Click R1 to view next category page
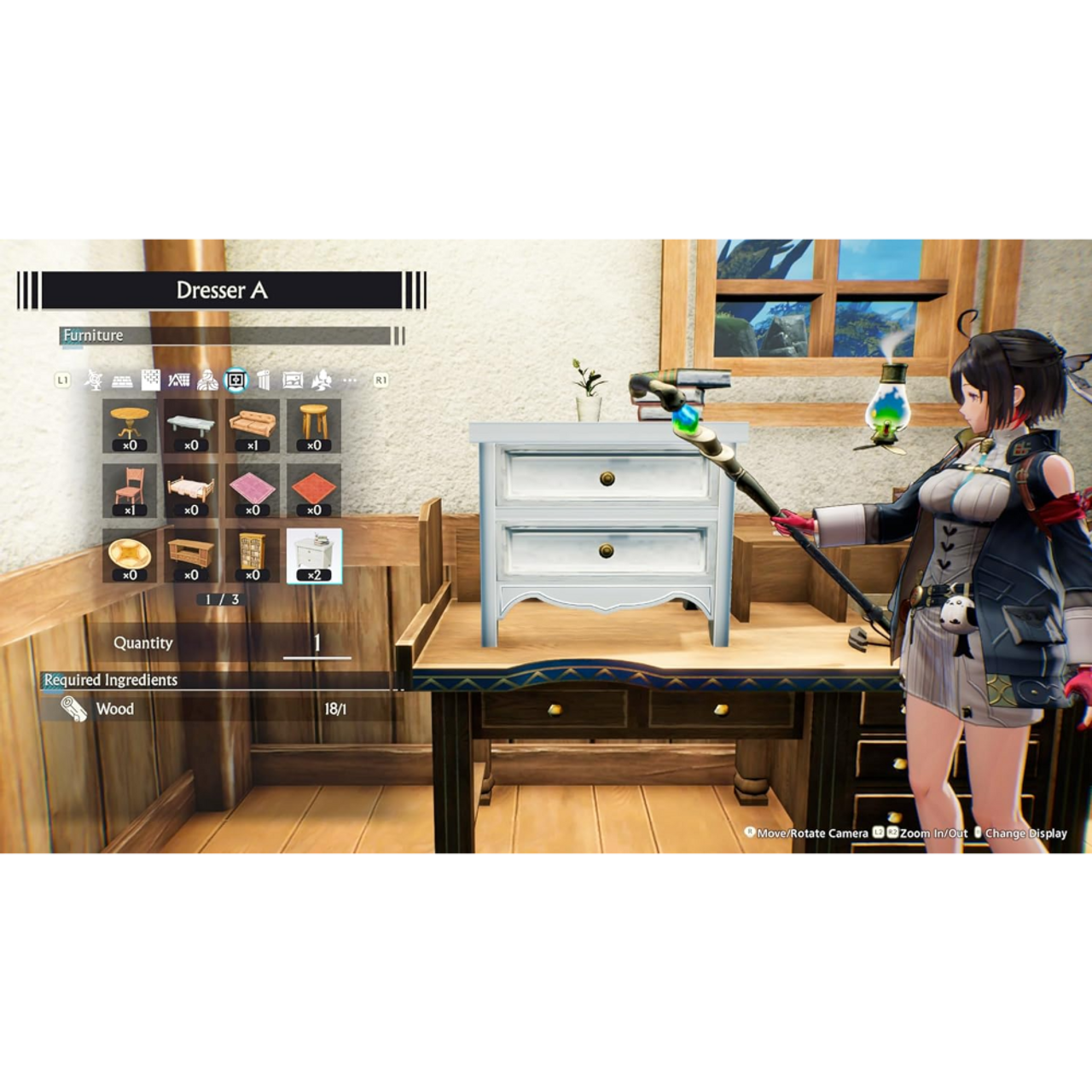Image resolution: width=1092 pixels, height=1092 pixels. pyautogui.click(x=379, y=380)
